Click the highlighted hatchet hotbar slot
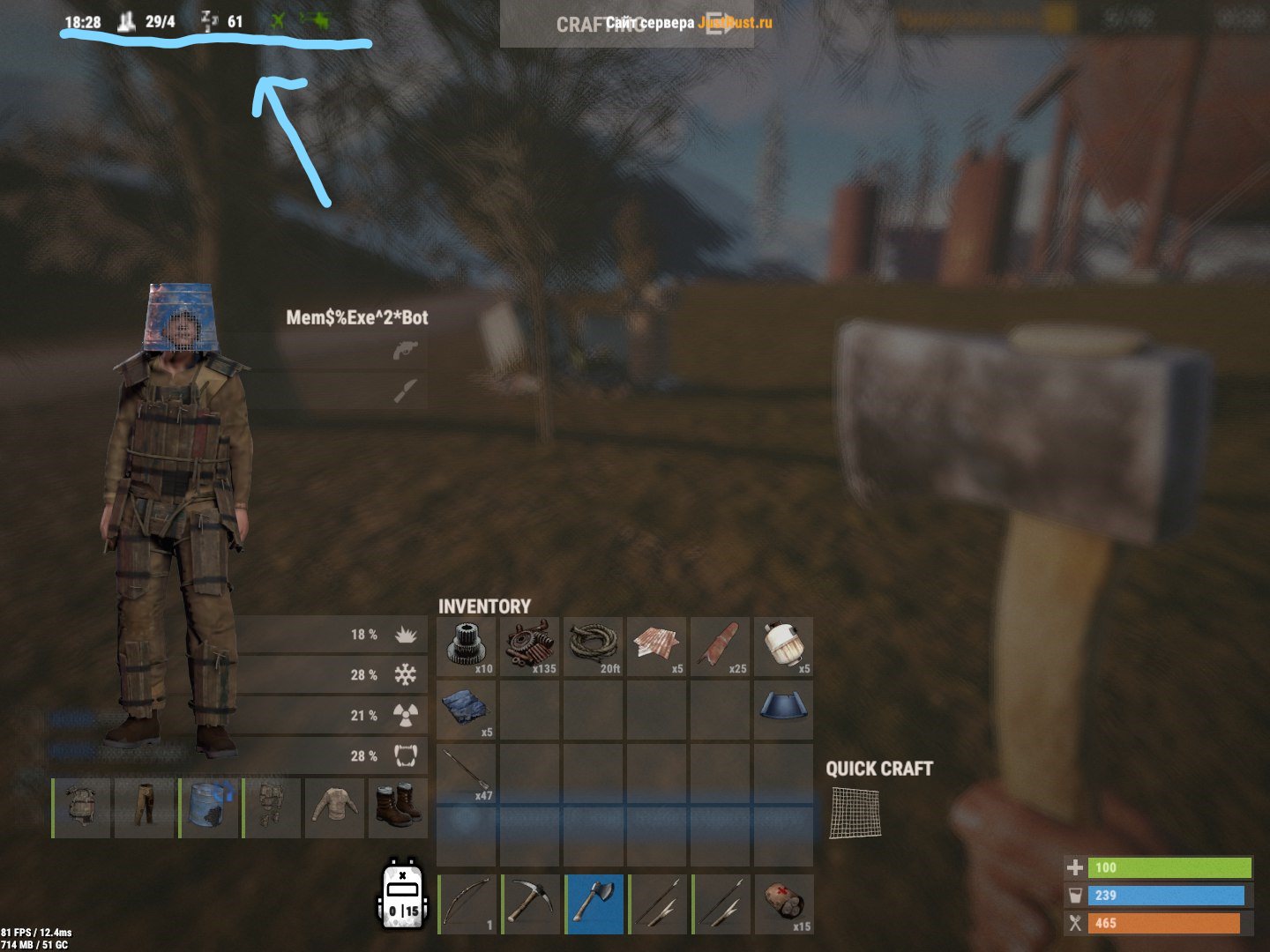 pyautogui.click(x=594, y=904)
